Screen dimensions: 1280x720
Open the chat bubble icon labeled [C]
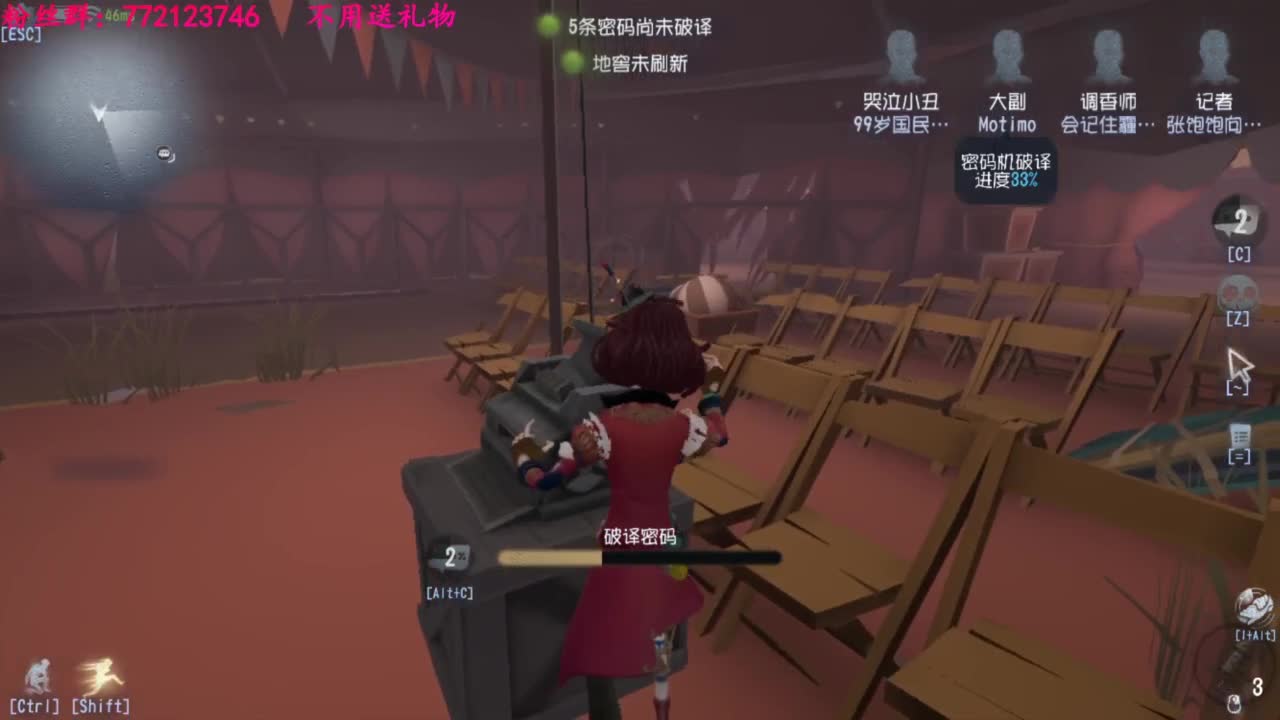[1238, 222]
